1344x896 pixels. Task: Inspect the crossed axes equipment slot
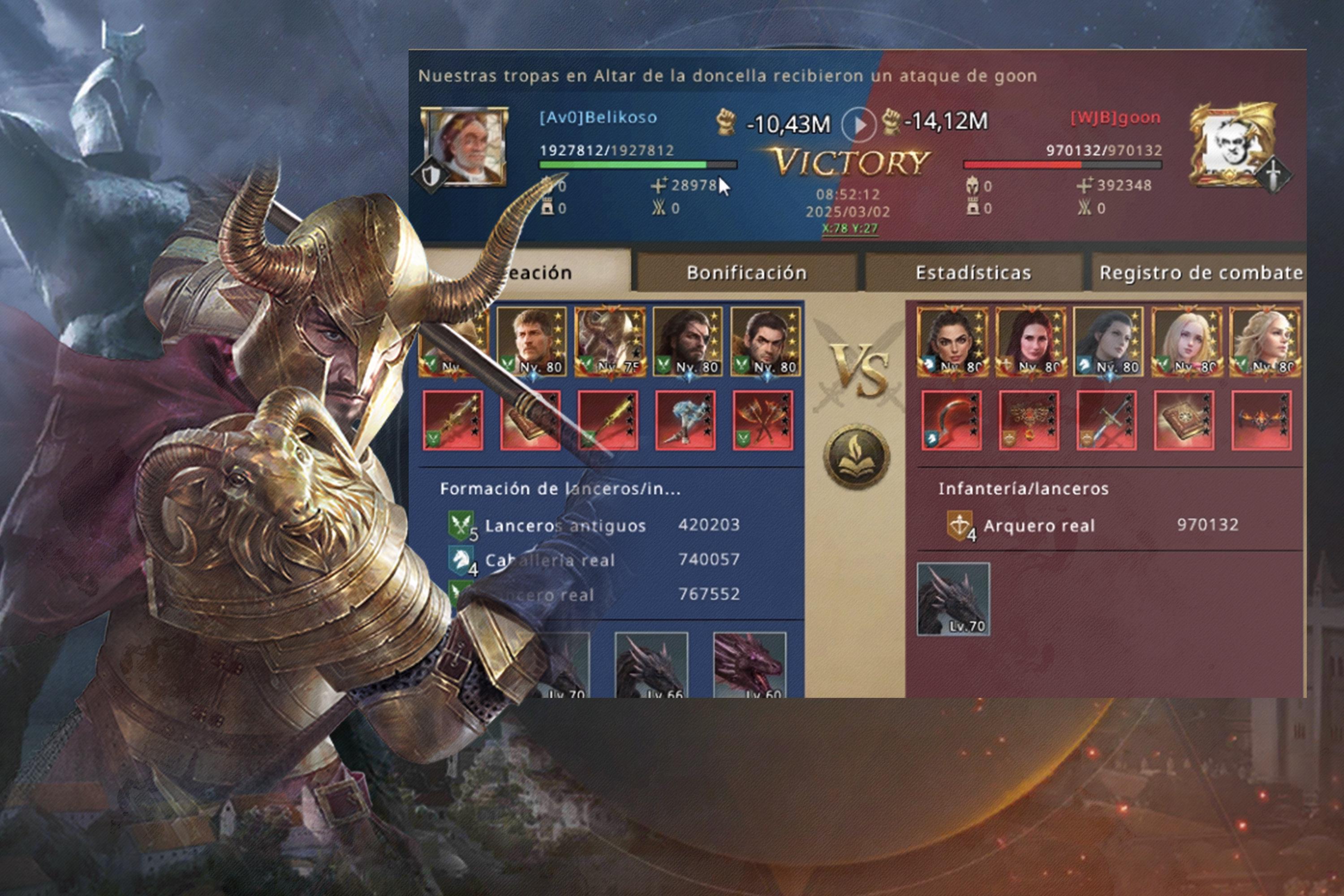[762, 421]
